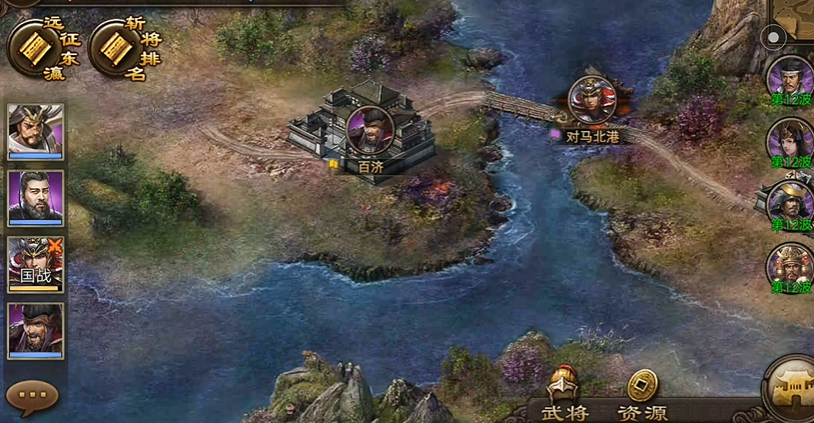The height and width of the screenshot is (423, 814).
Task: Select the 百济 city marker
Action: point(370,130)
